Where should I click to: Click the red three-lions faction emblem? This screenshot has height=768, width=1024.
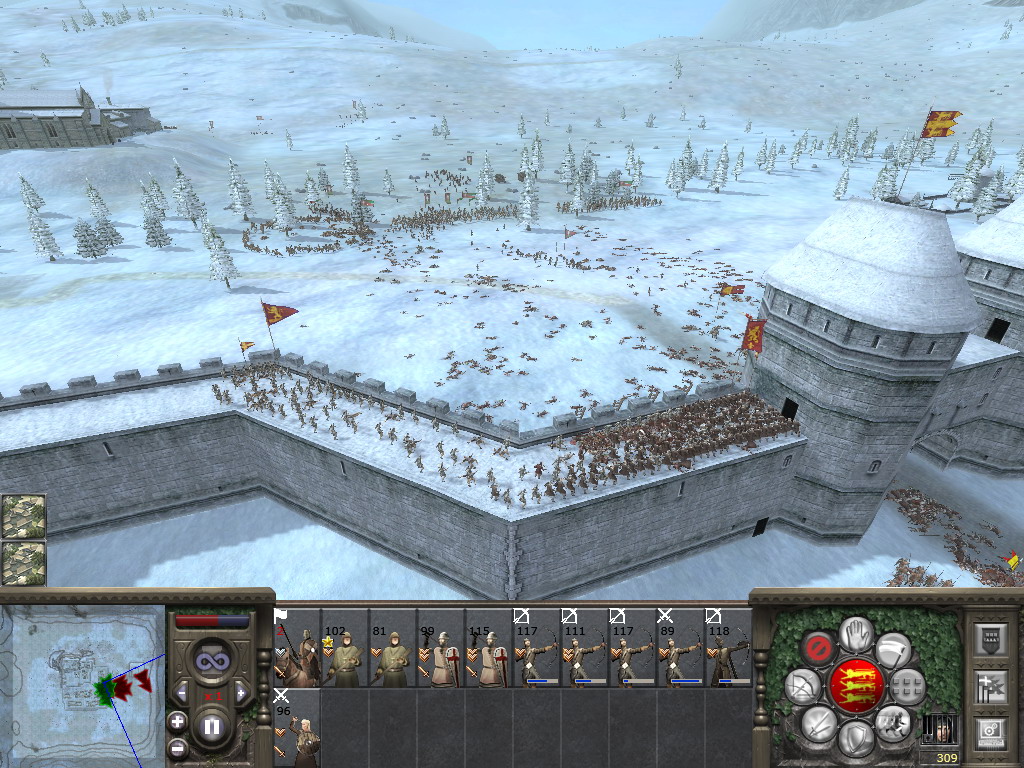[x=856, y=685]
